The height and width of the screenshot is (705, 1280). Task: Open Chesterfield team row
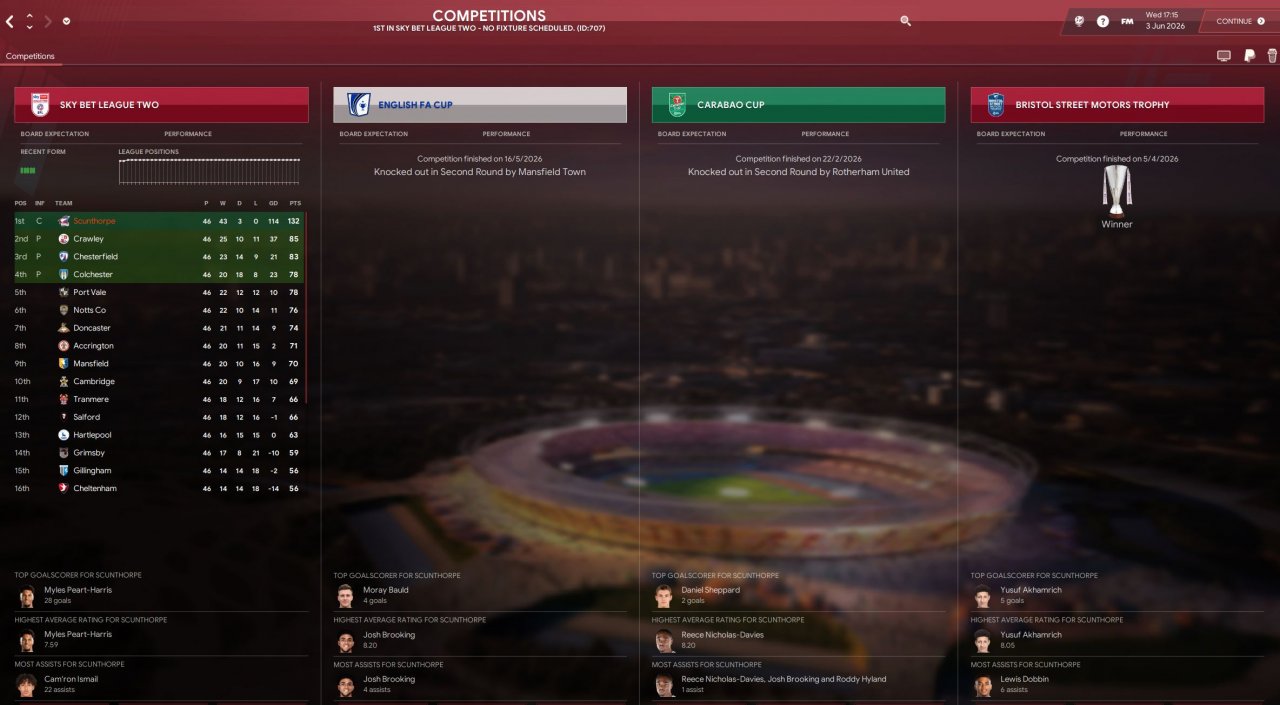(x=95, y=257)
